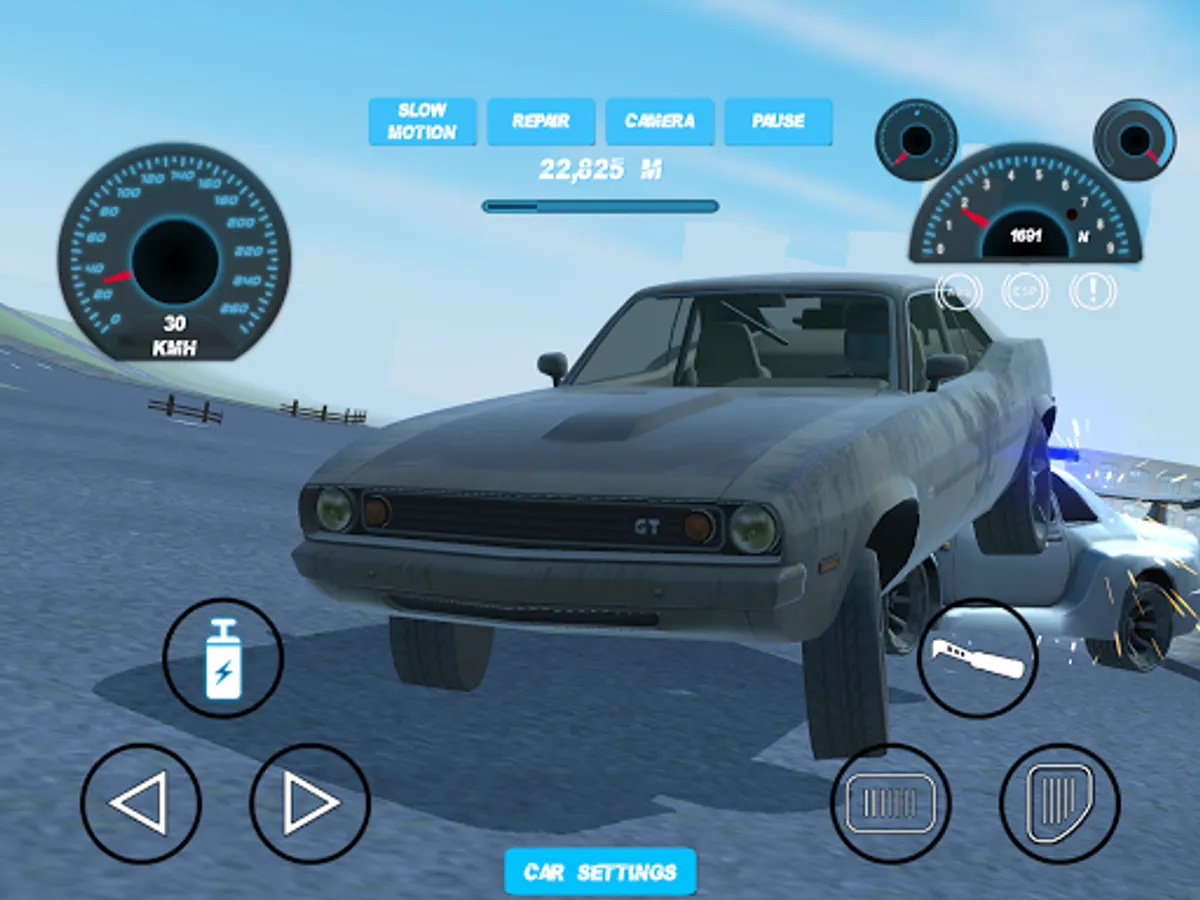Click the Repair button
The image size is (1200, 900).
(x=541, y=122)
